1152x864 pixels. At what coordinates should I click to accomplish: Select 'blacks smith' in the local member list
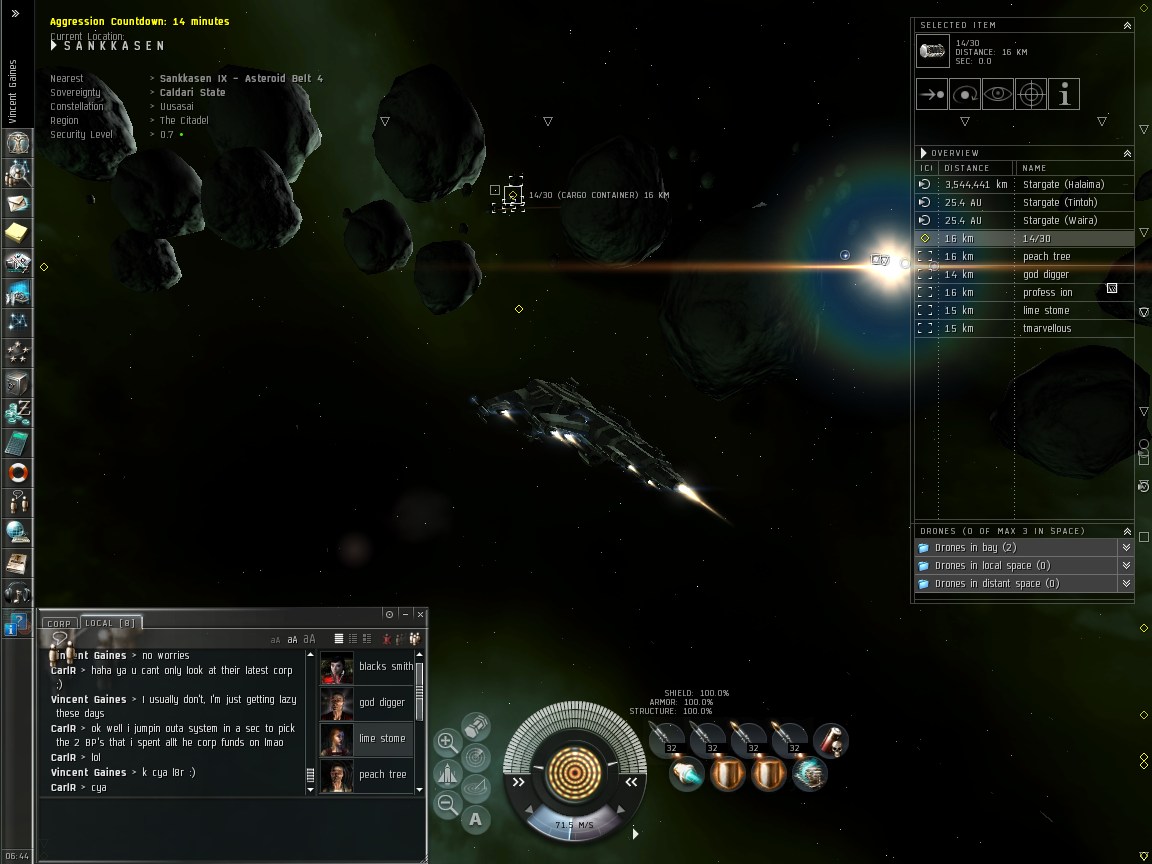point(385,666)
